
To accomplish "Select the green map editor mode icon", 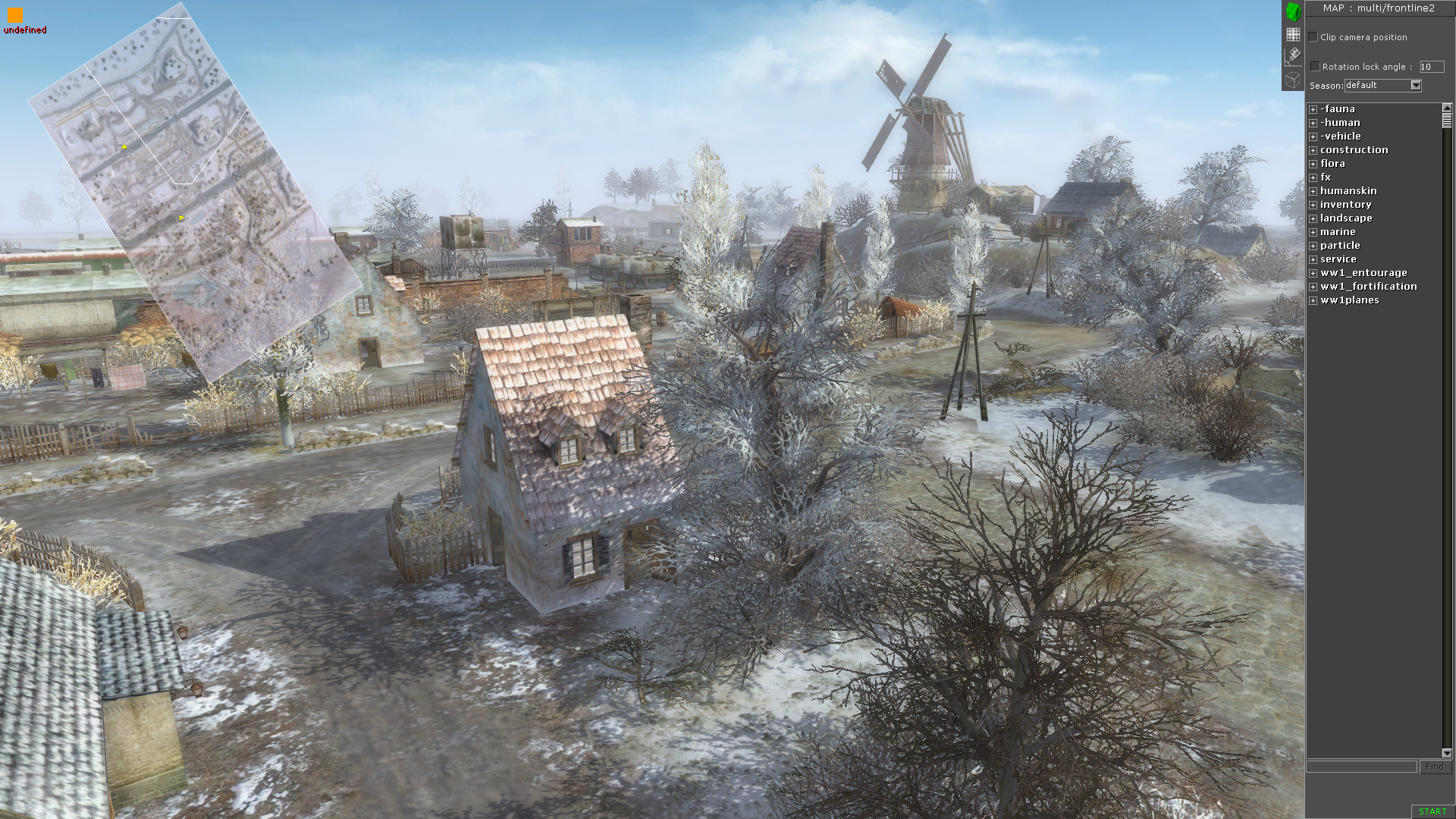I will 1292,12.
